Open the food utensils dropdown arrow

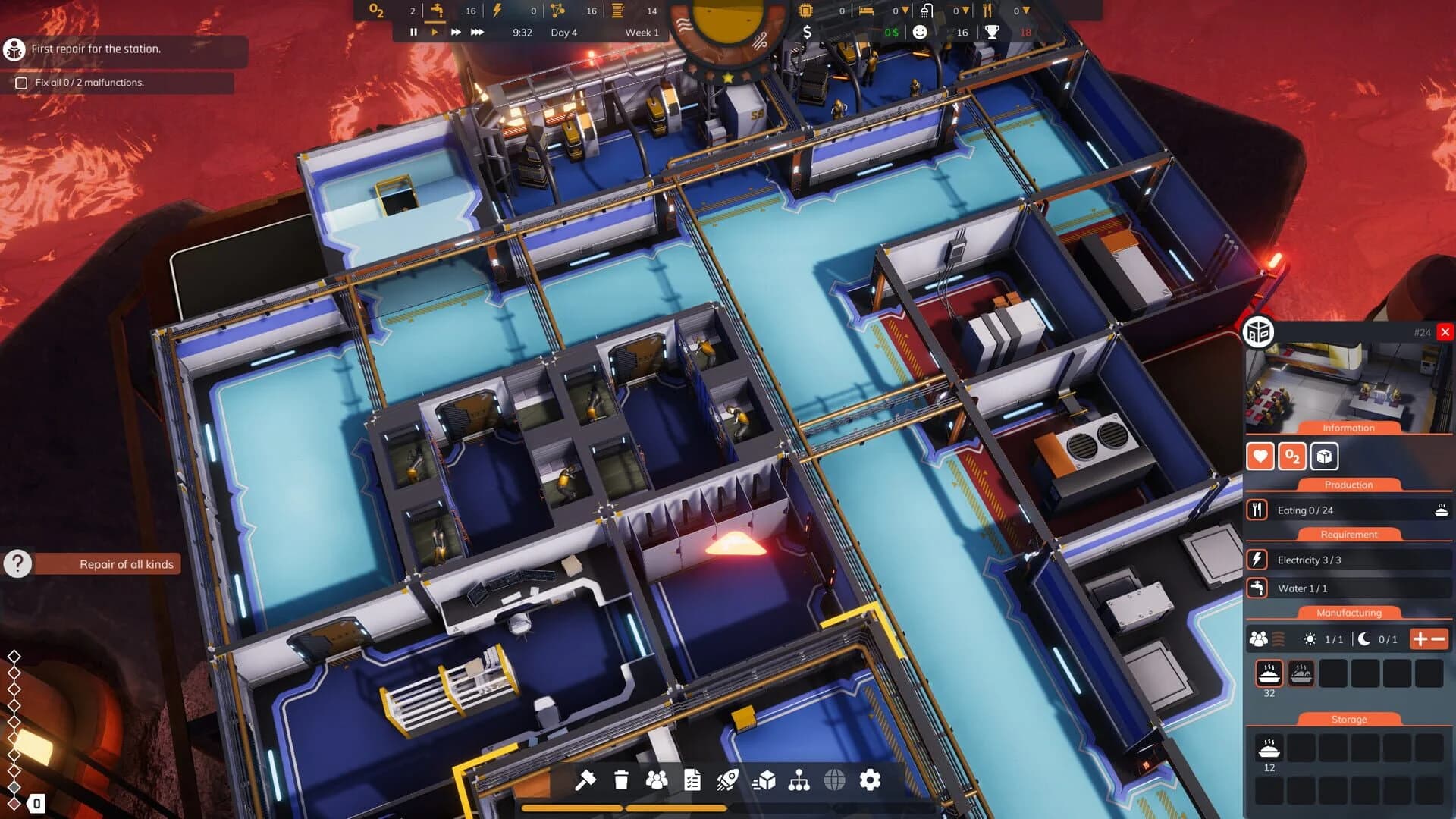pos(1027,11)
